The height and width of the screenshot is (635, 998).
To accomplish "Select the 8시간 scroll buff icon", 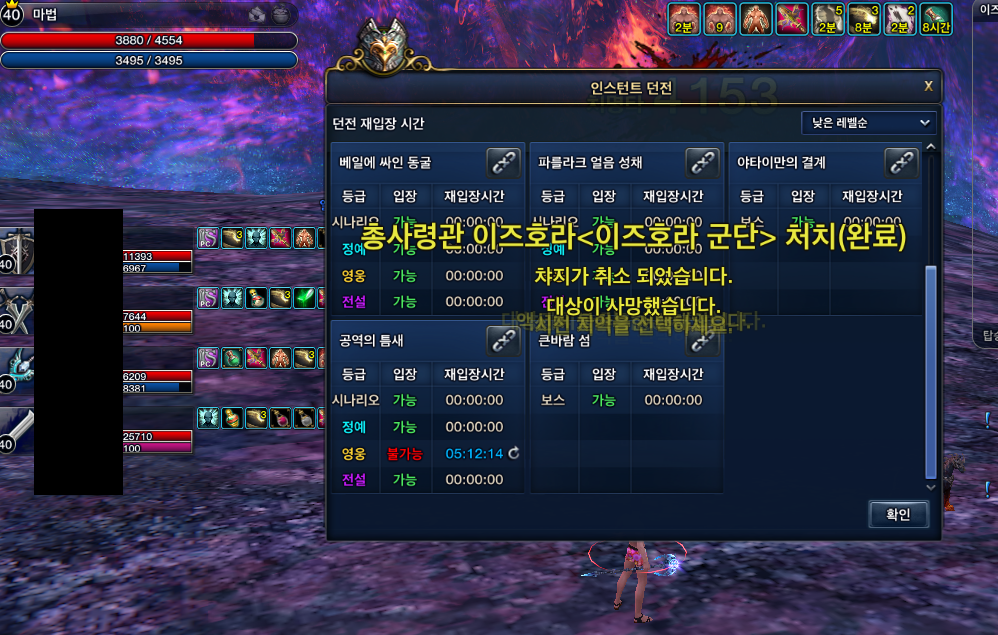I will point(937,19).
